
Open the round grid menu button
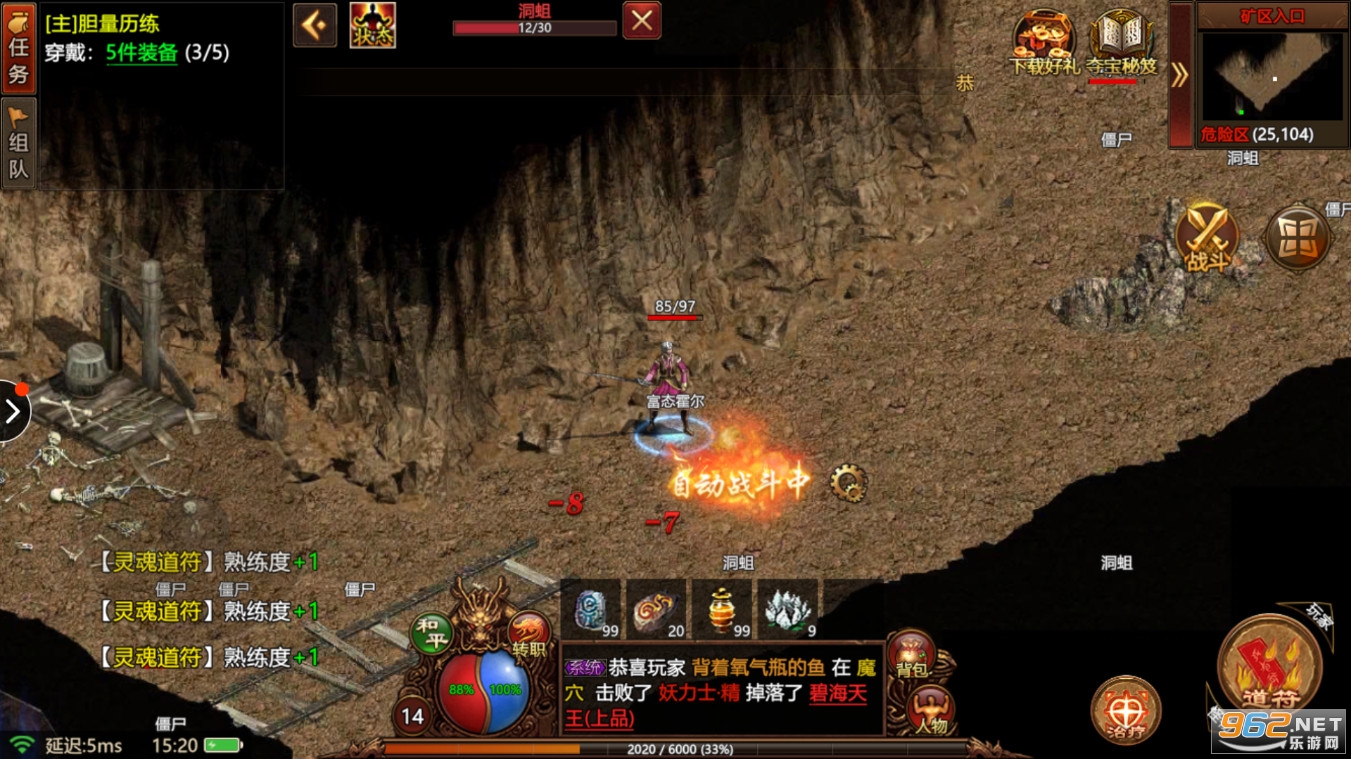(1297, 238)
